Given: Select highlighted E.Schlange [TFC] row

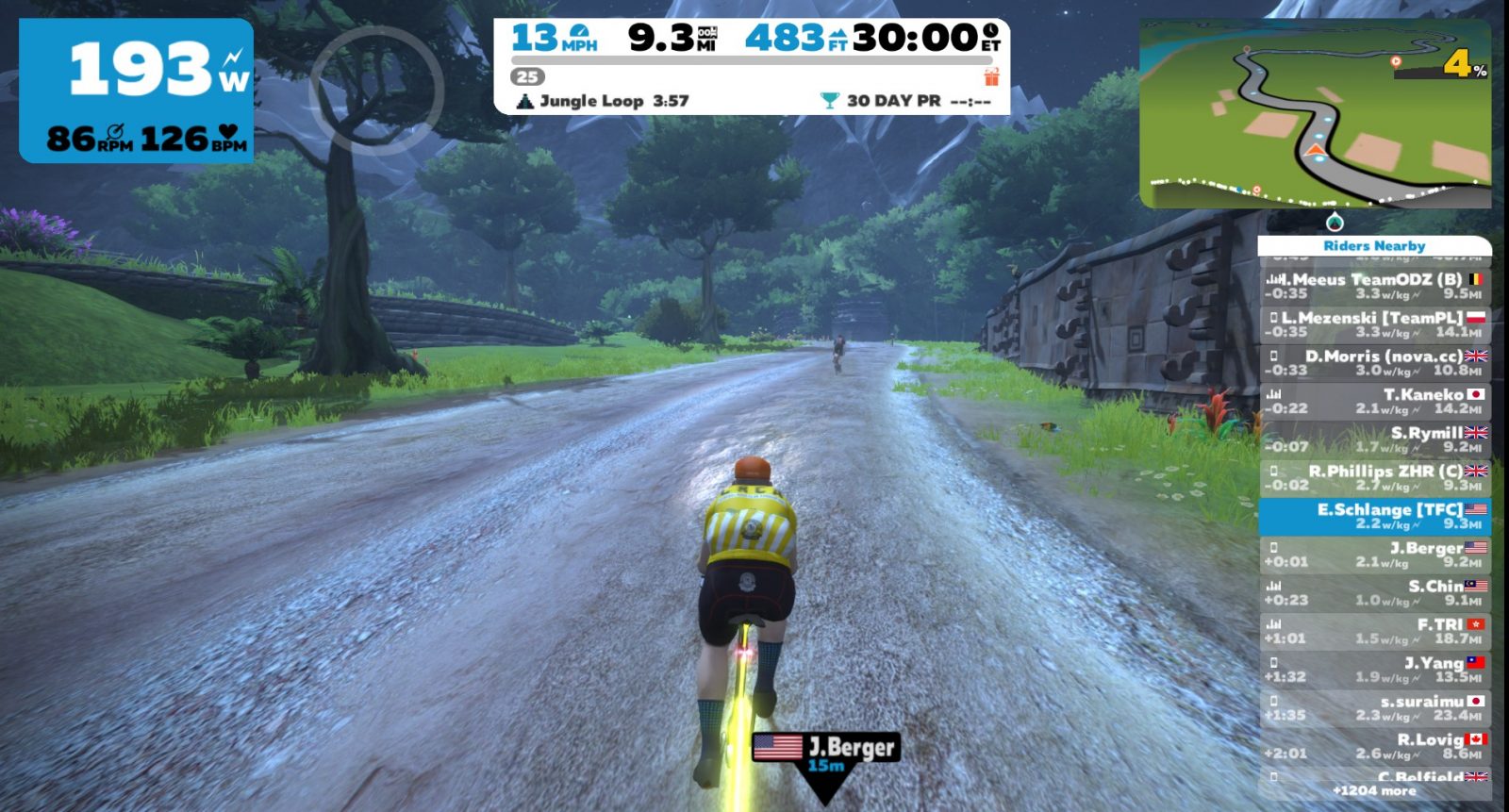Looking at the screenshot, I should (1374, 516).
